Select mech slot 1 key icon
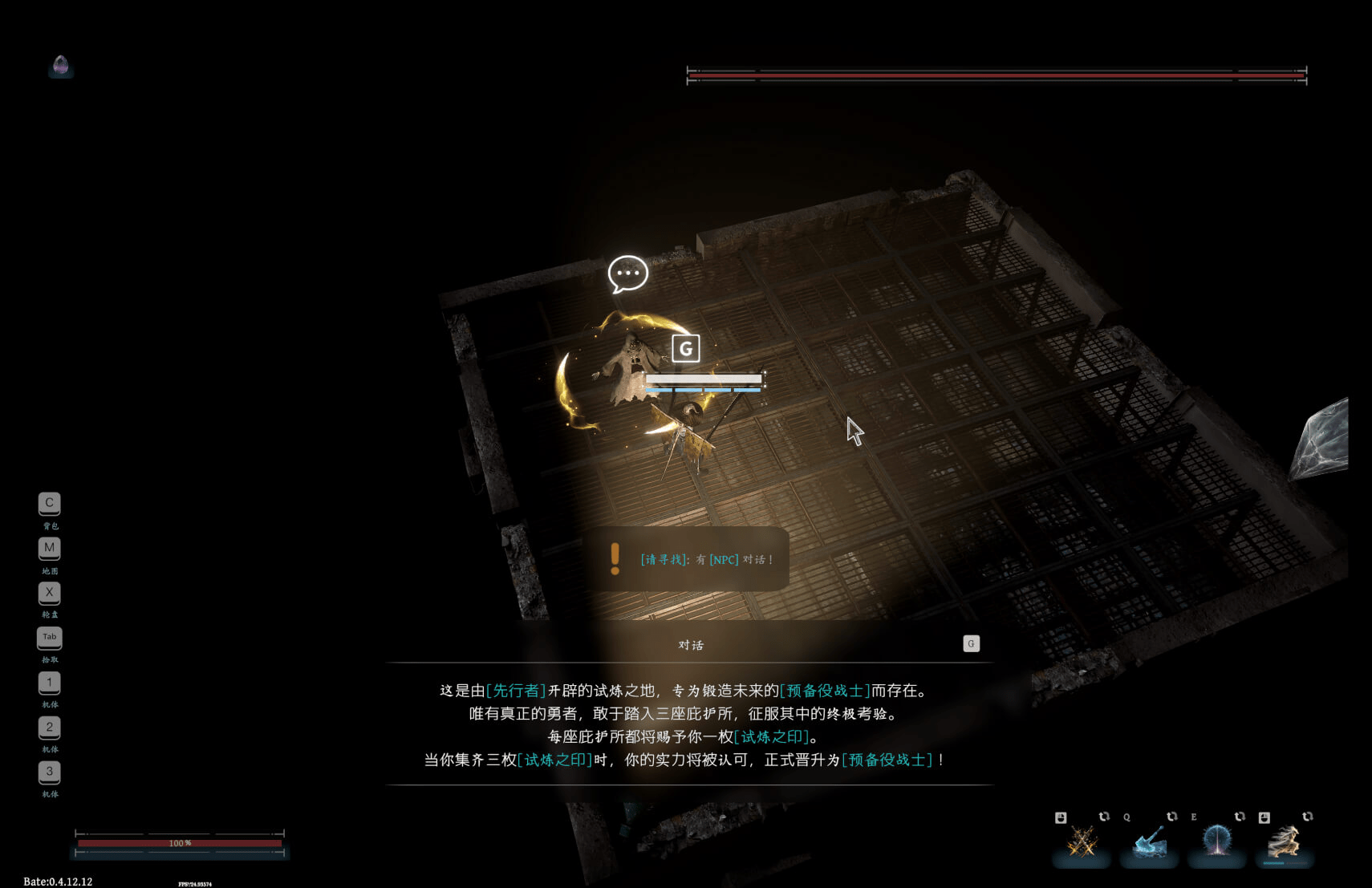This screenshot has height=888, width=1372. tap(50, 682)
